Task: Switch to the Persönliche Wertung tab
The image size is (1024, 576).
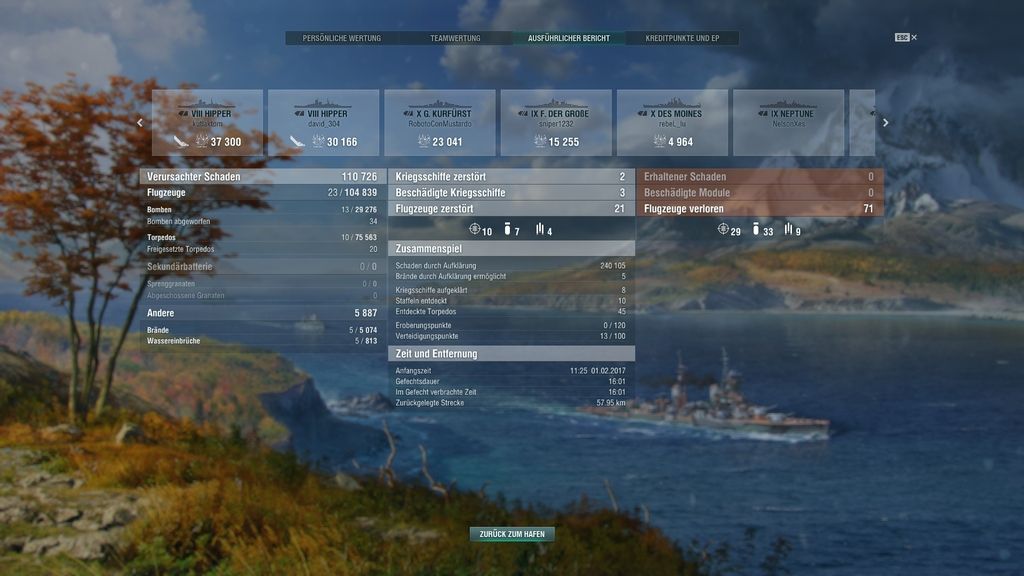Action: pyautogui.click(x=342, y=38)
